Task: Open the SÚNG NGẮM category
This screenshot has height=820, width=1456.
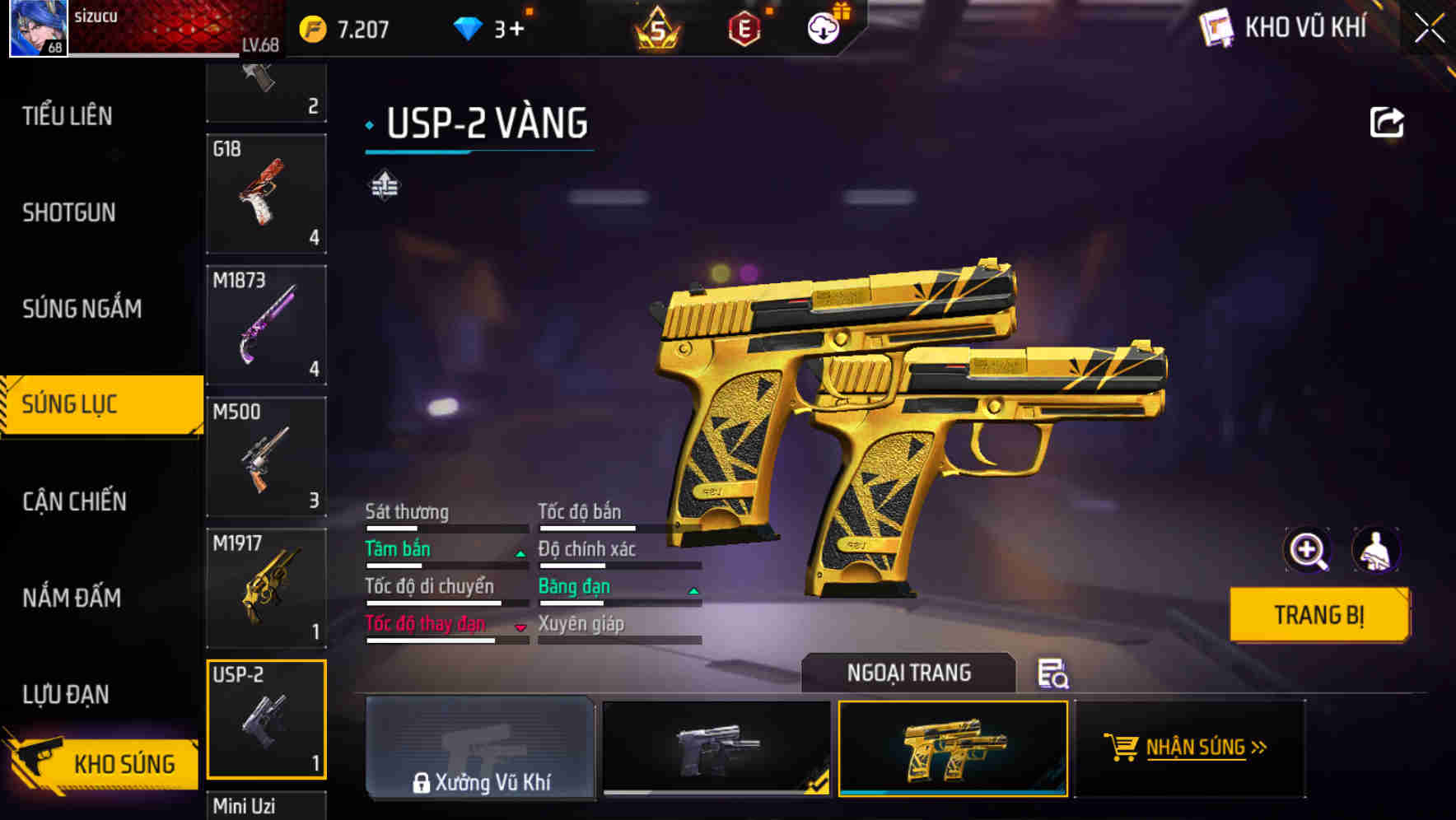Action: 79,308
